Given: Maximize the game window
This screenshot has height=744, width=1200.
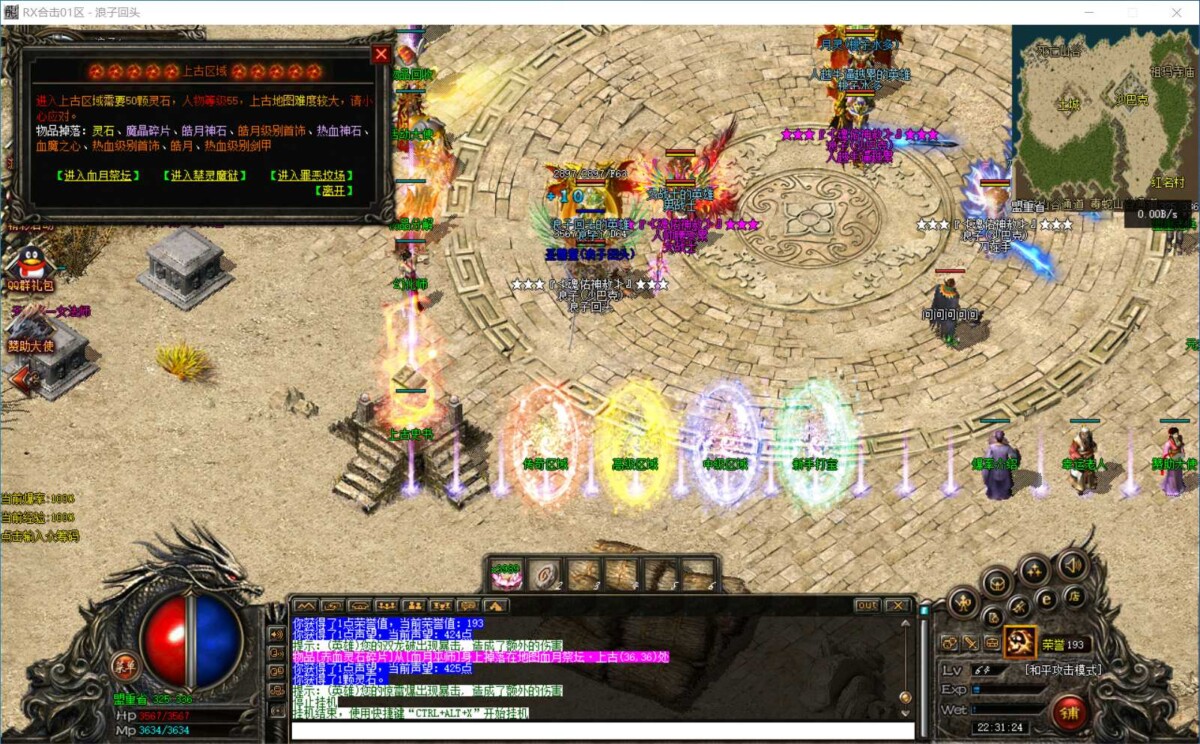Looking at the screenshot, I should coord(1132,12).
